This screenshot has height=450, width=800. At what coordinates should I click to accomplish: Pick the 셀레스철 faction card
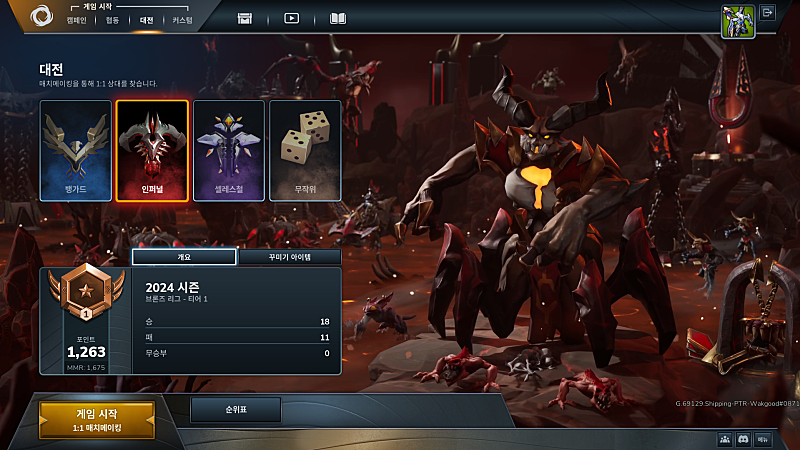click(x=229, y=151)
